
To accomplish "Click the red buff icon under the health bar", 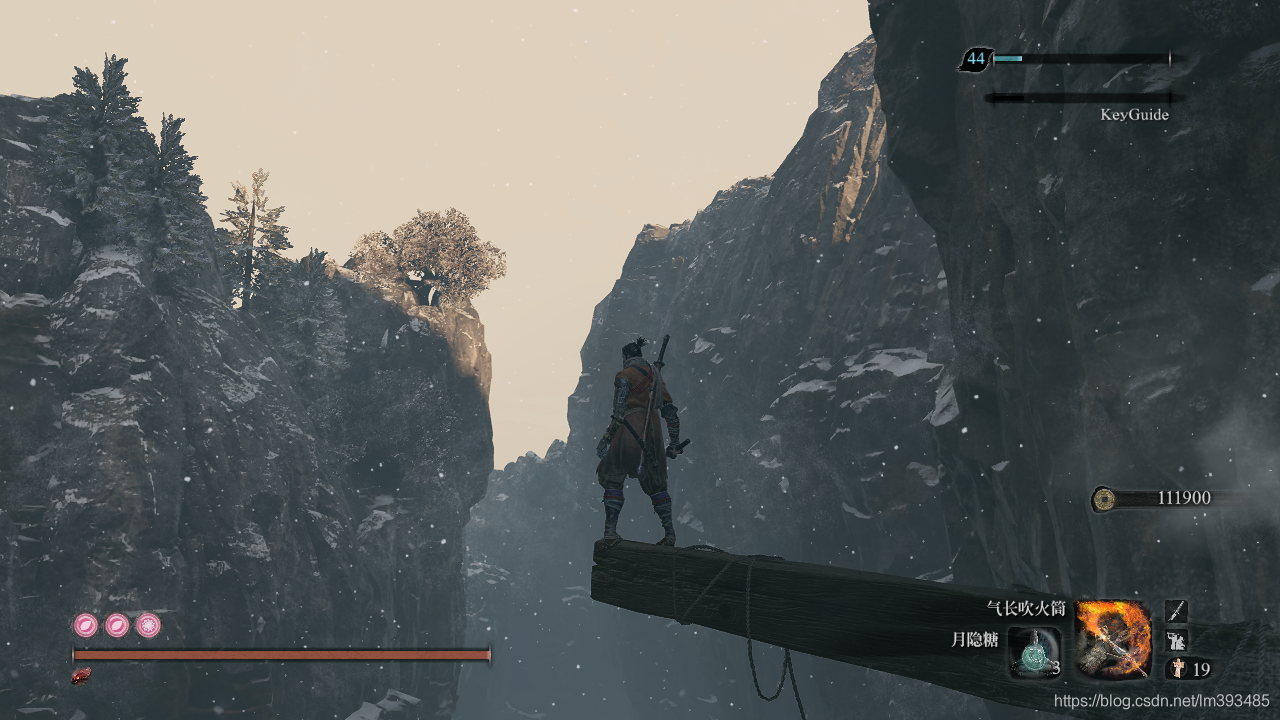I will coord(81,677).
